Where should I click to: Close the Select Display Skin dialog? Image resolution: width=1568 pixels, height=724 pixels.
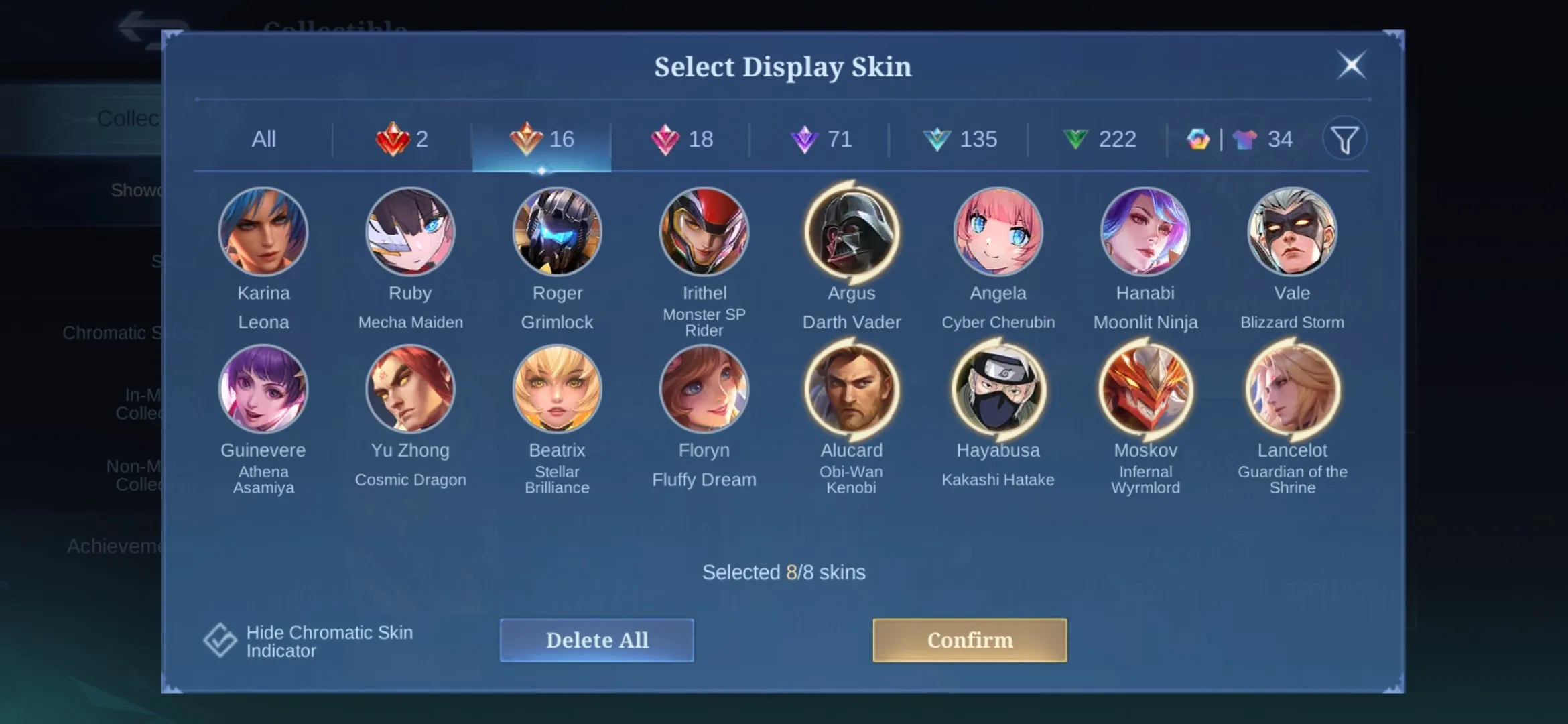click(x=1352, y=66)
